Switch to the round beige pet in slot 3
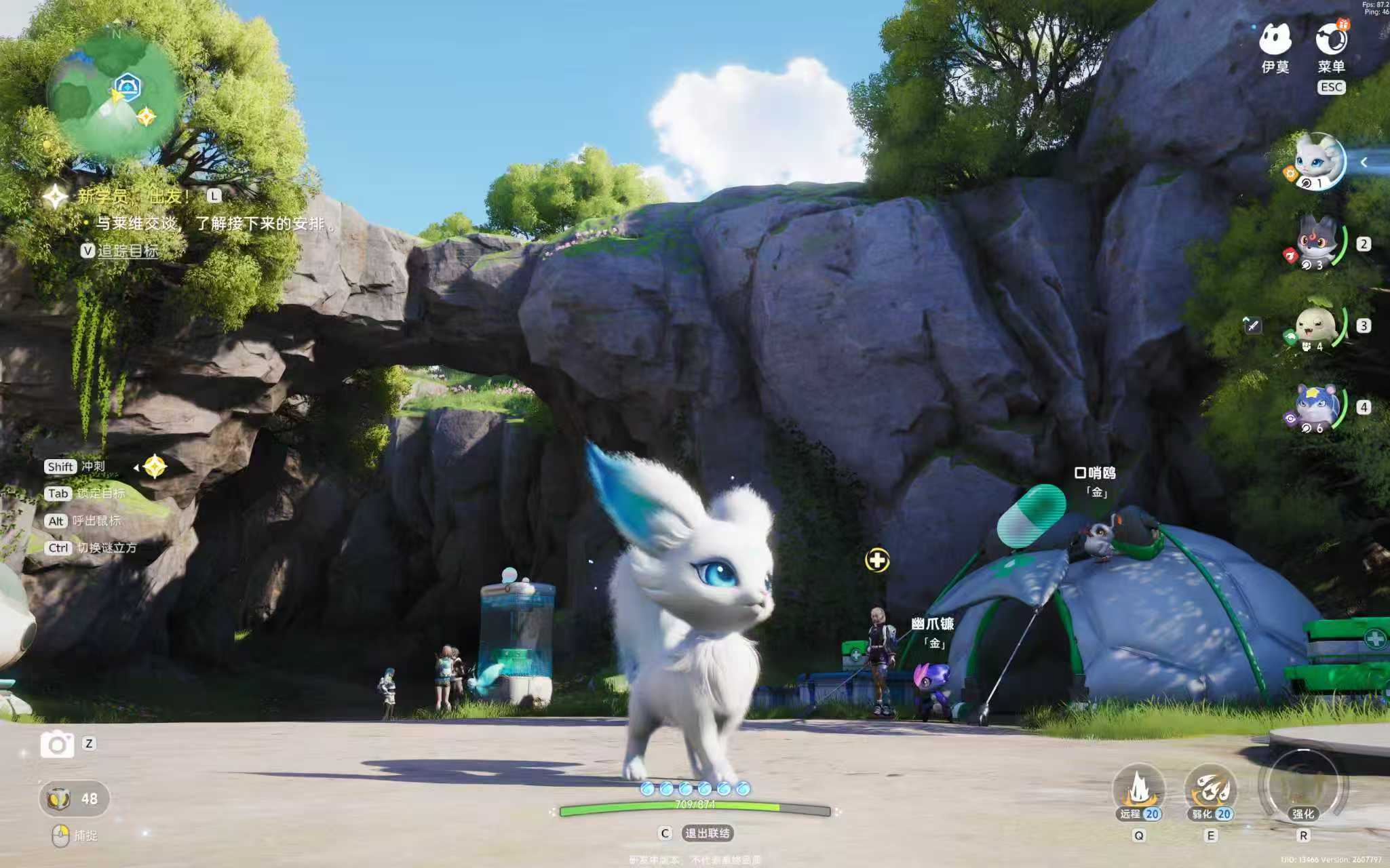Viewport: 1390px width, 868px height. click(1316, 325)
